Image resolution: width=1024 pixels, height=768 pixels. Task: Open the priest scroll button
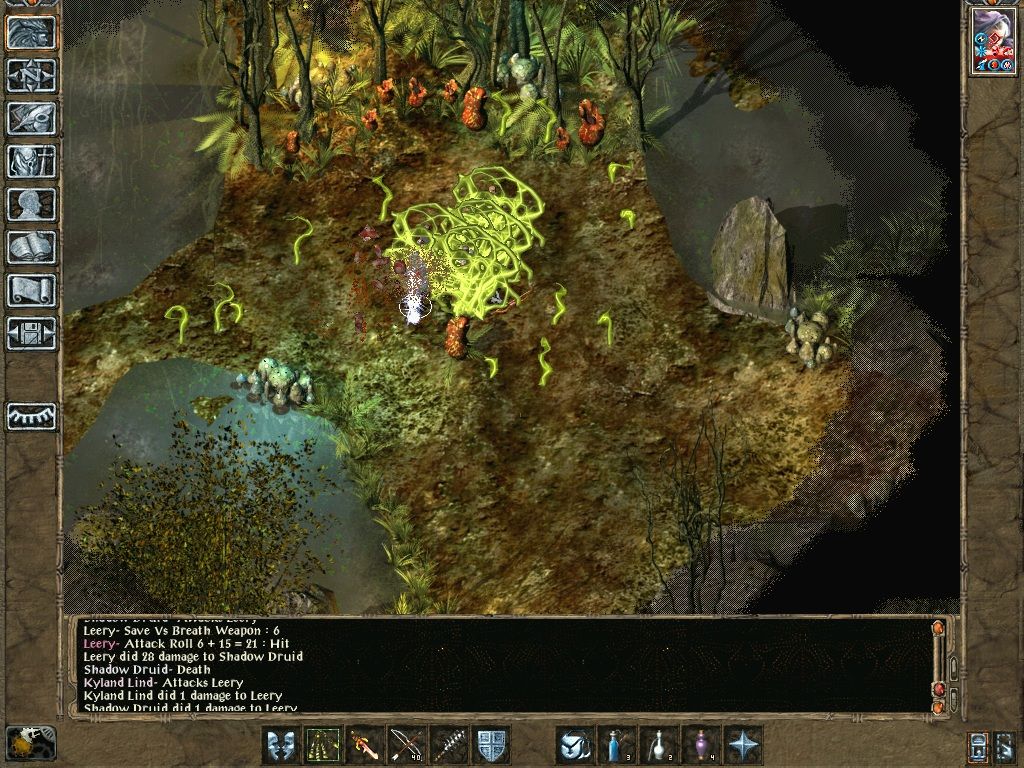click(31, 290)
